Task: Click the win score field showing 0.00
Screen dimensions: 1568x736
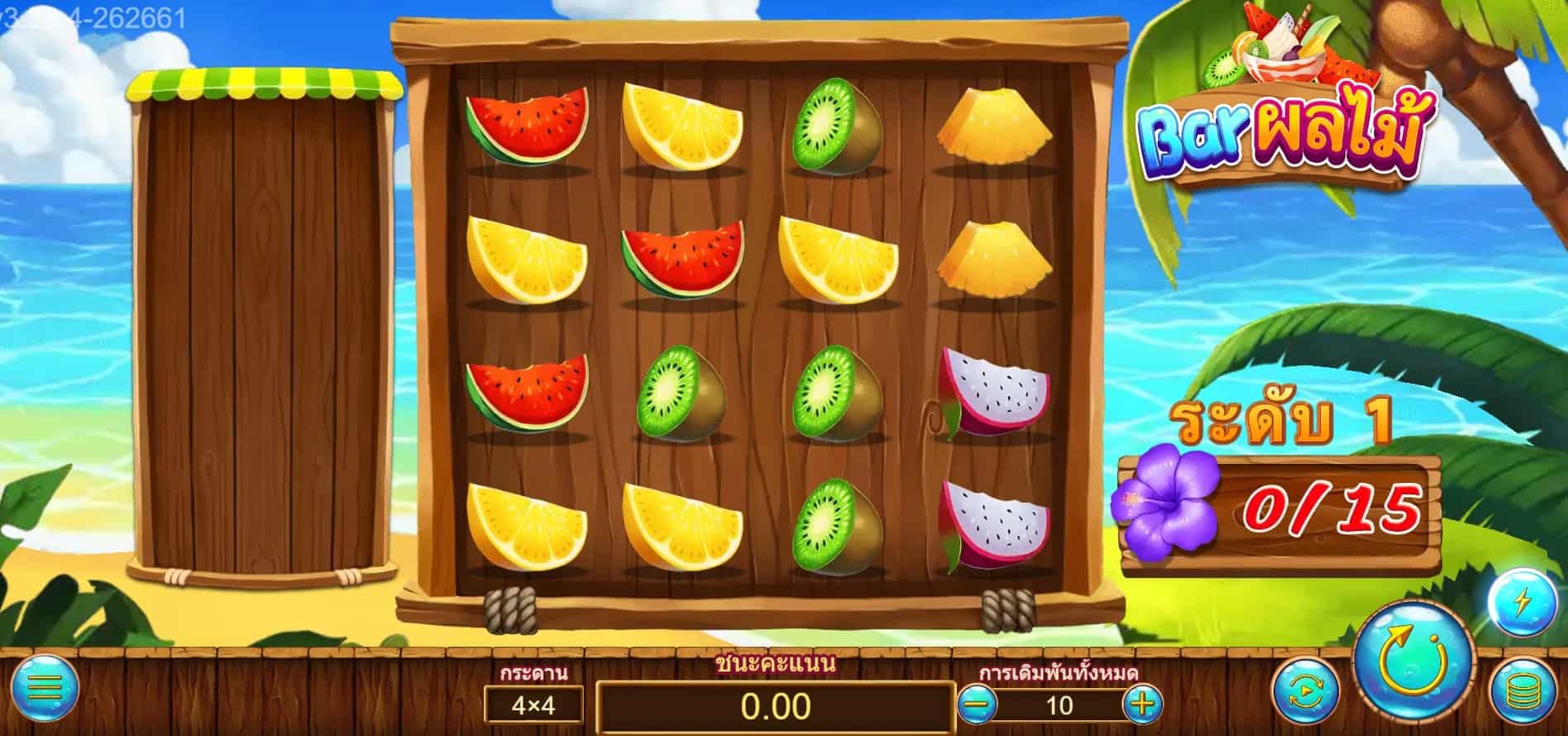Action: [x=777, y=707]
